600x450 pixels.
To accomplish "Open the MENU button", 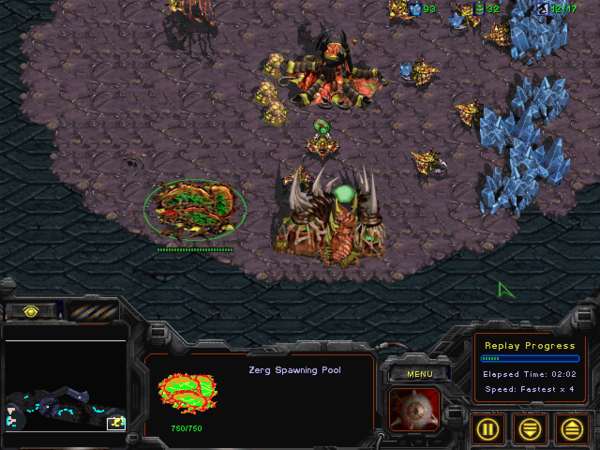I will coord(412,374).
